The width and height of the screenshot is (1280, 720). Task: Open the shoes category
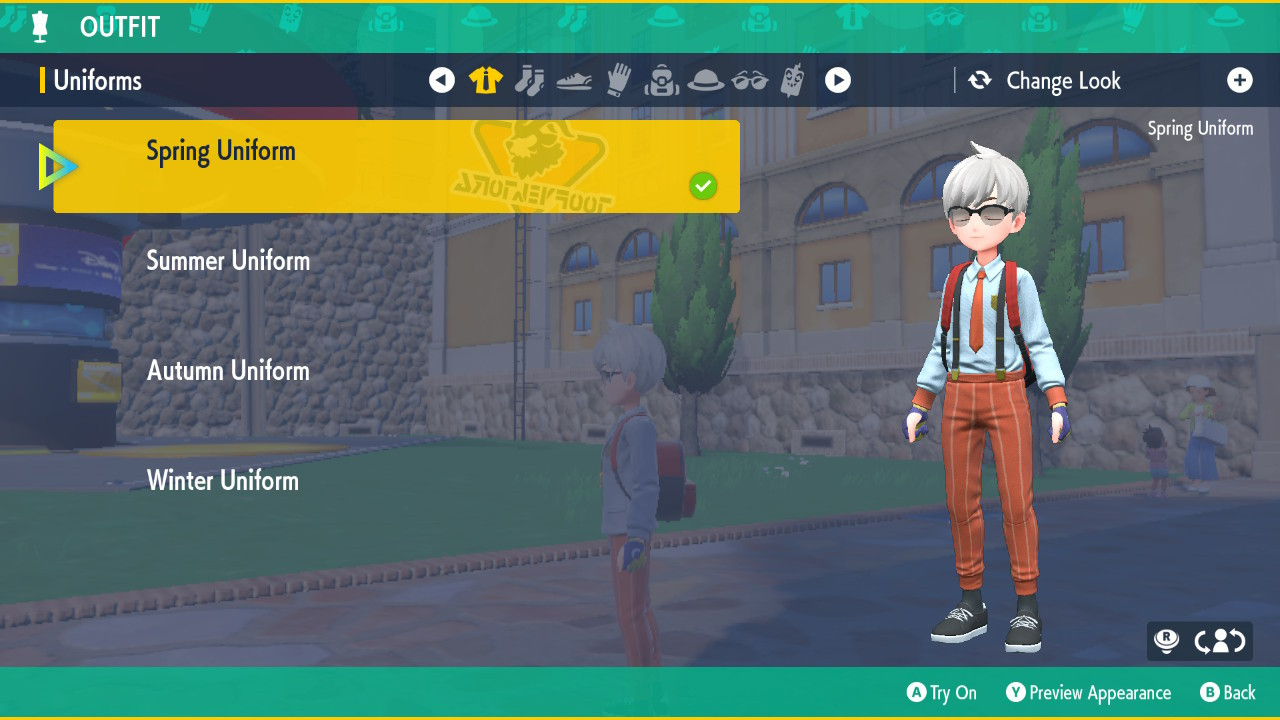[x=574, y=80]
